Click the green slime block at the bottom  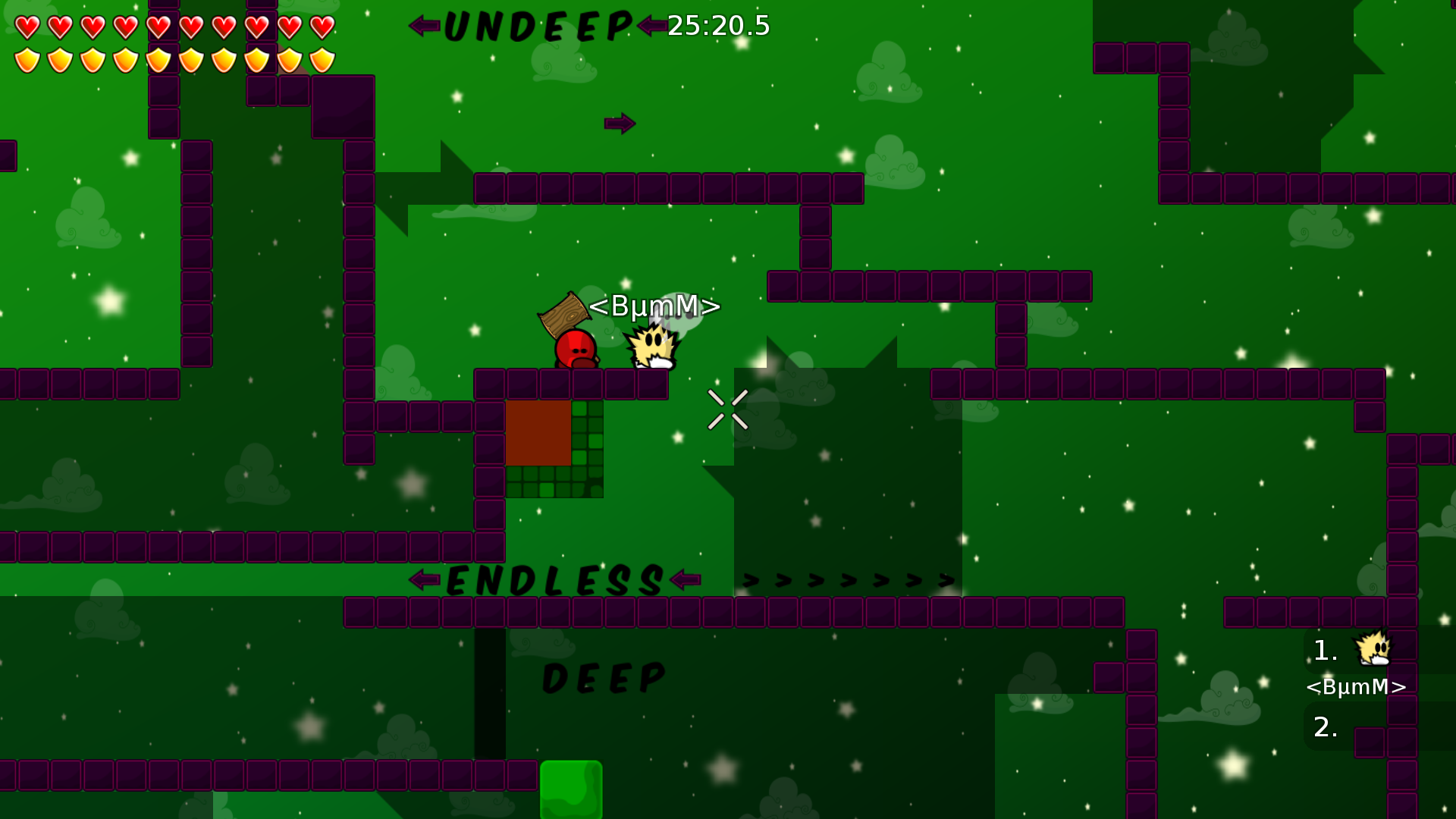tap(570, 789)
